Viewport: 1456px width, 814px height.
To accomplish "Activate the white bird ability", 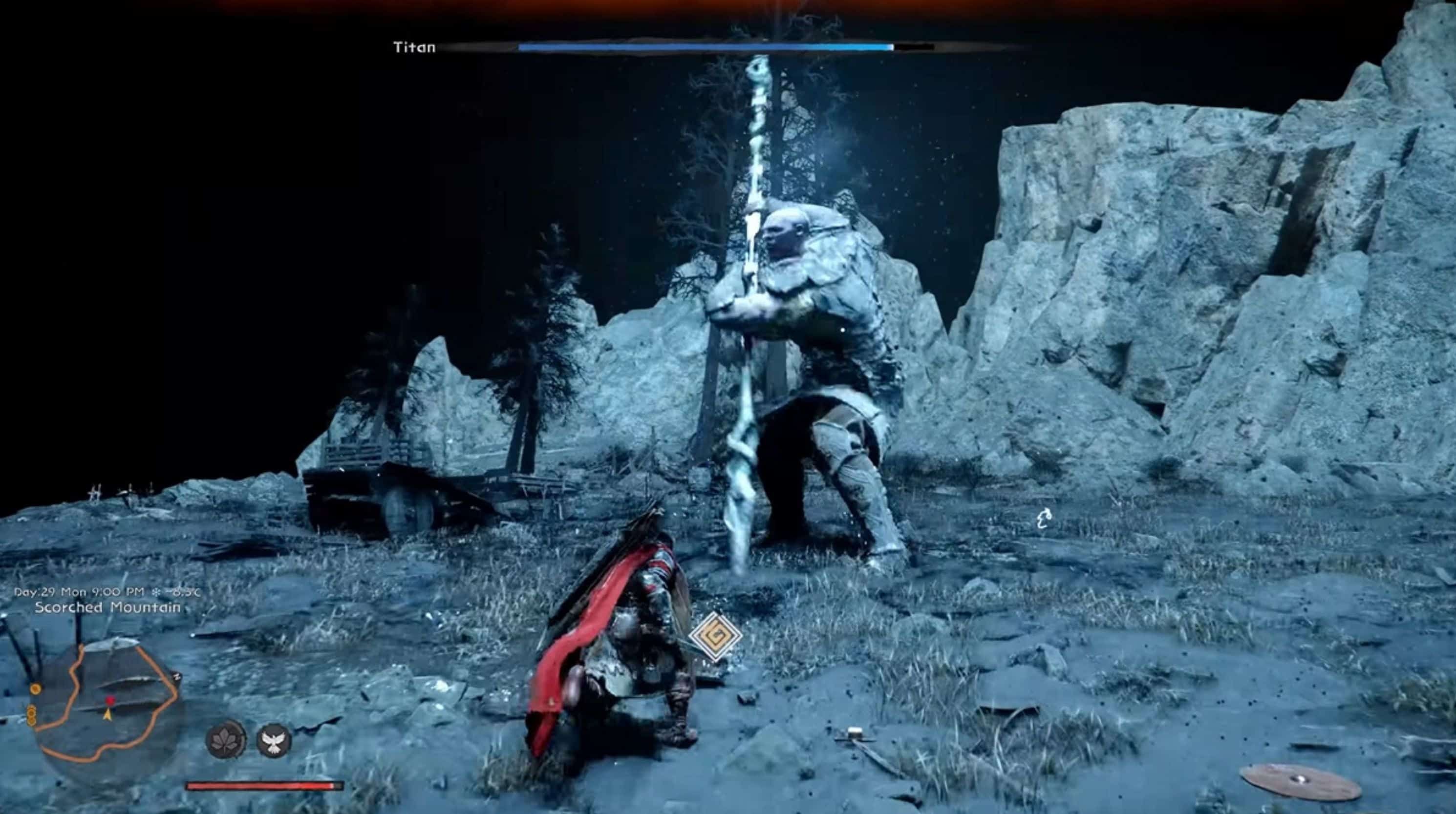I will [274, 741].
